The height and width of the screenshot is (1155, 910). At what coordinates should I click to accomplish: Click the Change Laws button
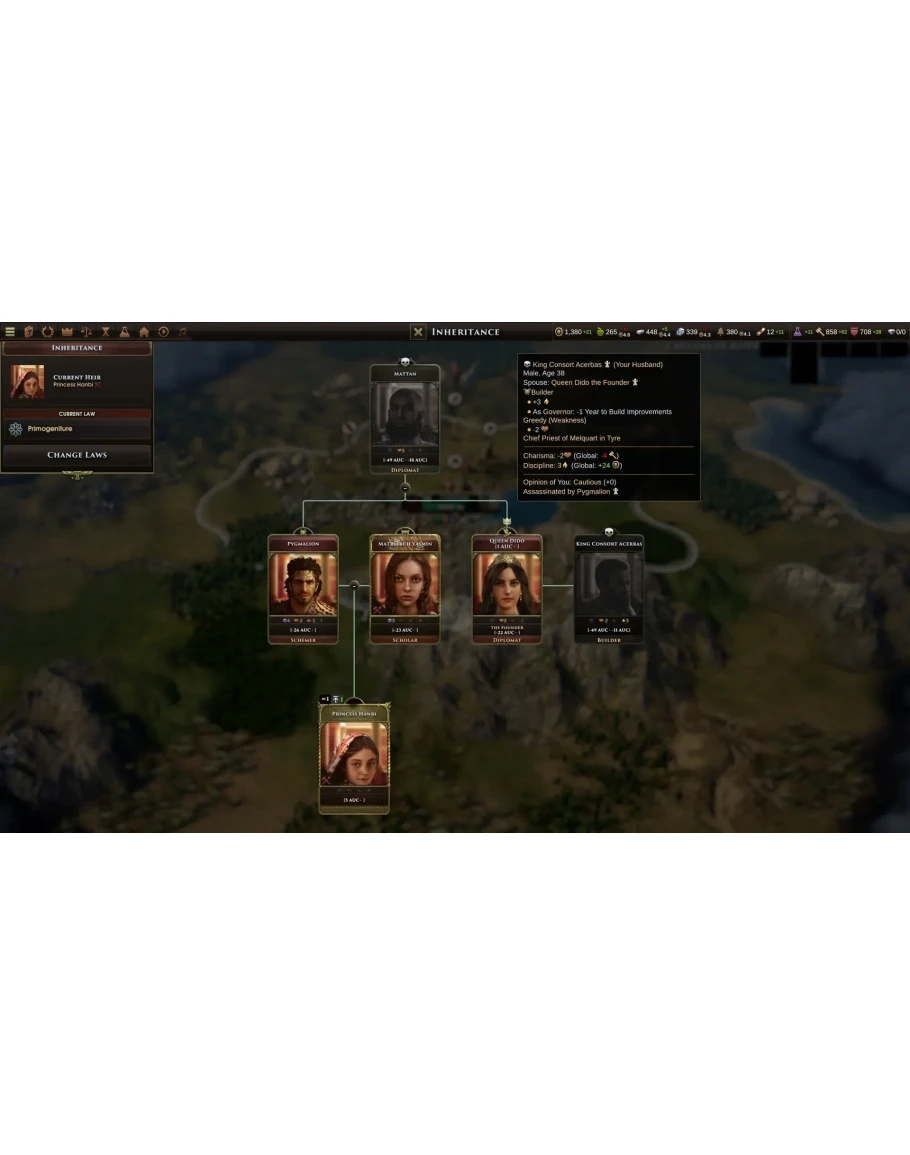point(77,455)
